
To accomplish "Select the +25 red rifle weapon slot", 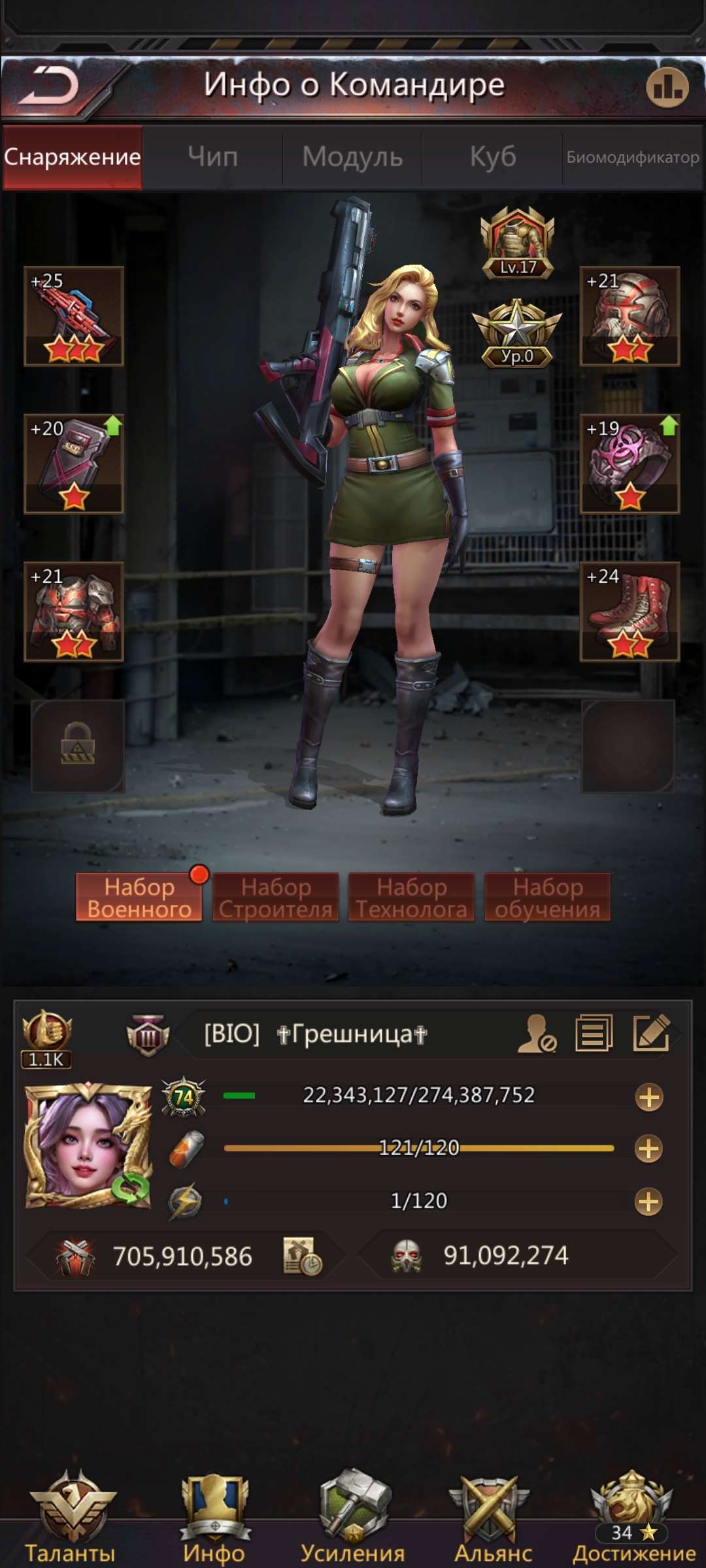I will pyautogui.click(x=74, y=316).
